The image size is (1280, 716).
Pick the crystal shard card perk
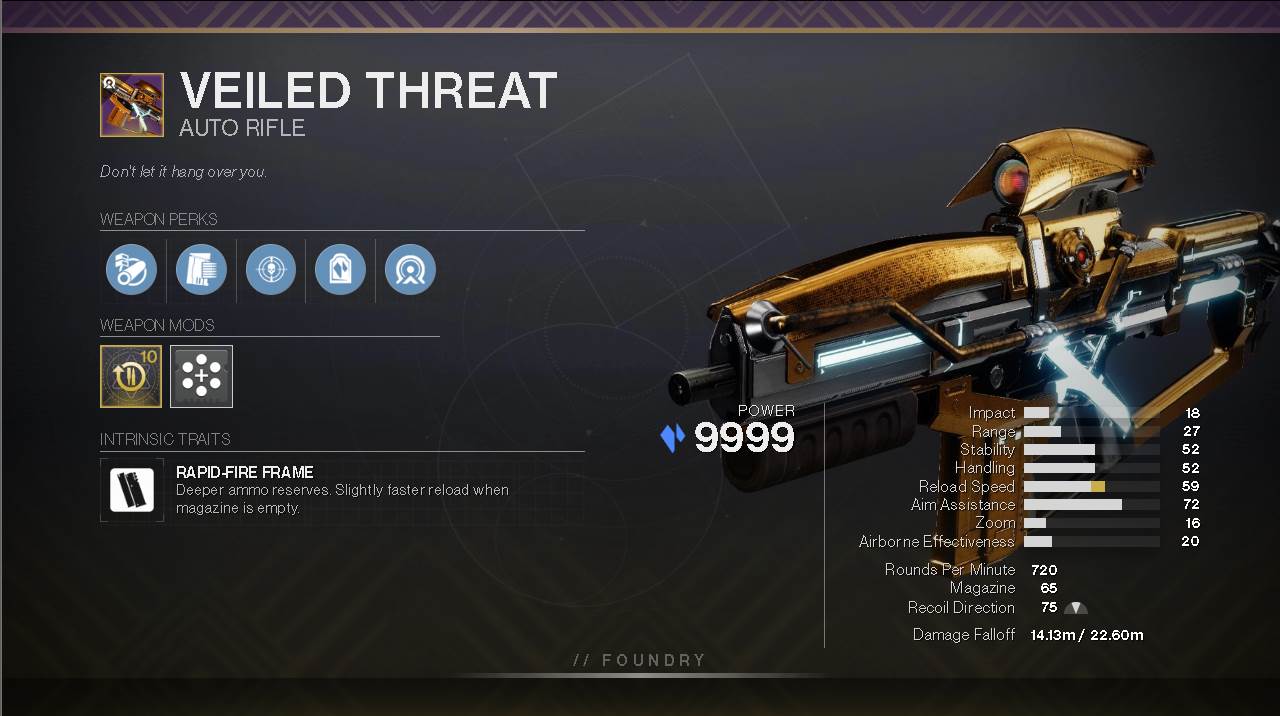pos(340,270)
